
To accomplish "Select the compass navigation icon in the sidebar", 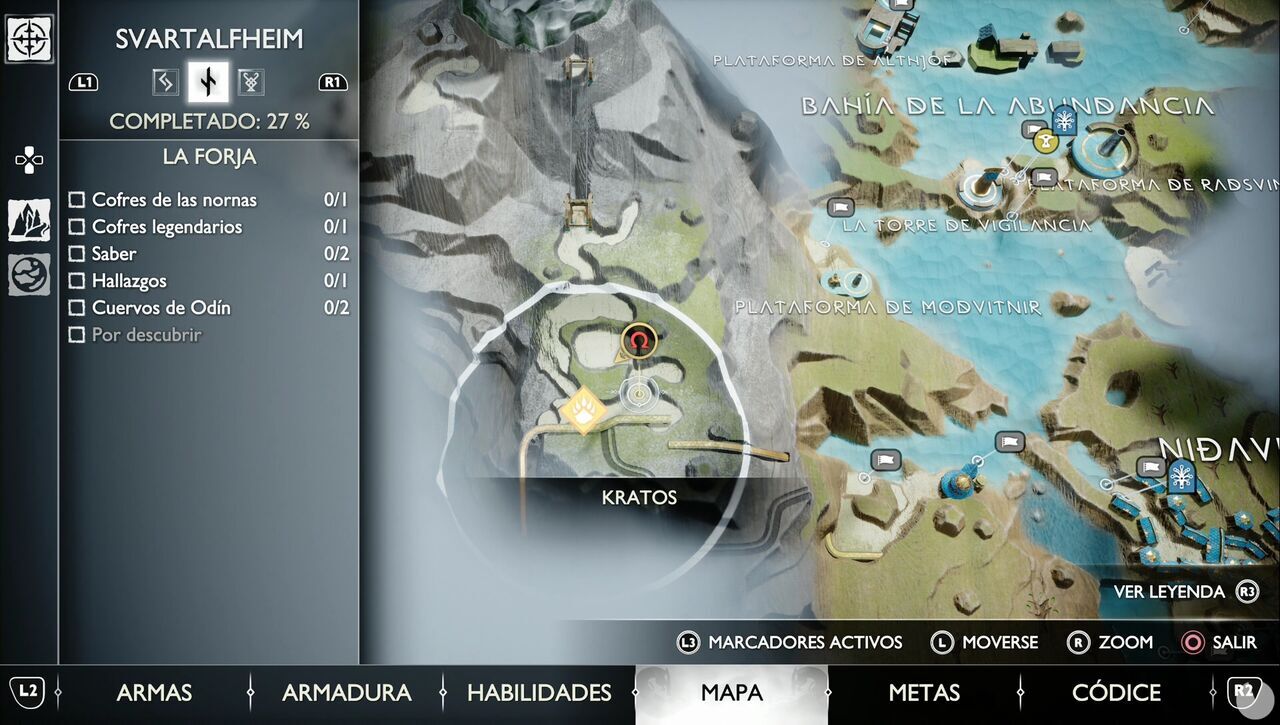I will [31, 40].
